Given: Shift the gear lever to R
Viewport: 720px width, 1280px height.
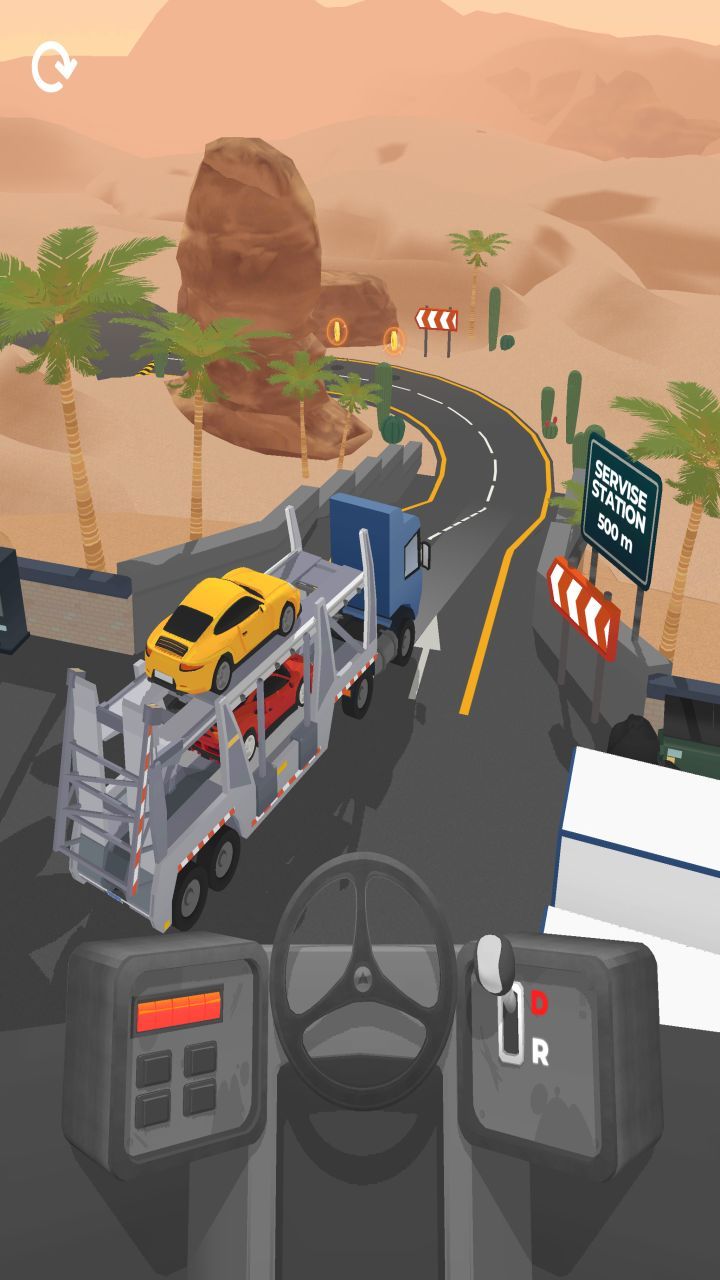Looking at the screenshot, I should (539, 1052).
